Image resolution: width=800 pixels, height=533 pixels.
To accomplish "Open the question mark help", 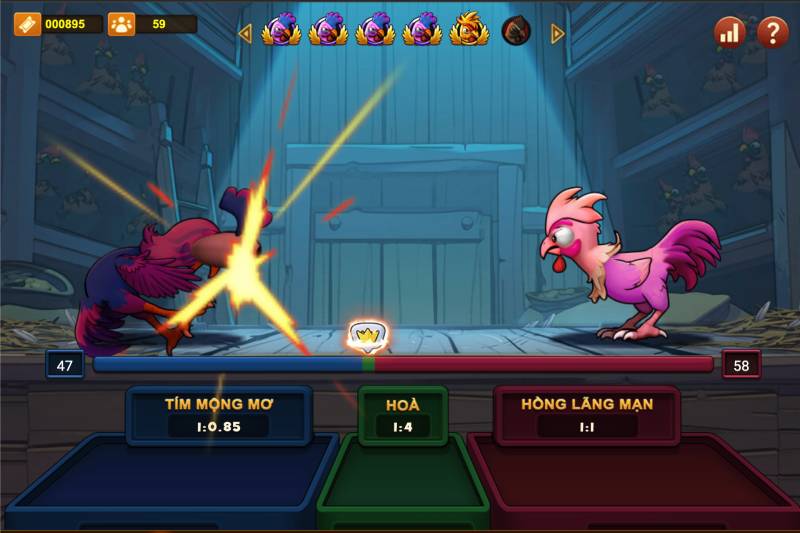I will (772, 32).
